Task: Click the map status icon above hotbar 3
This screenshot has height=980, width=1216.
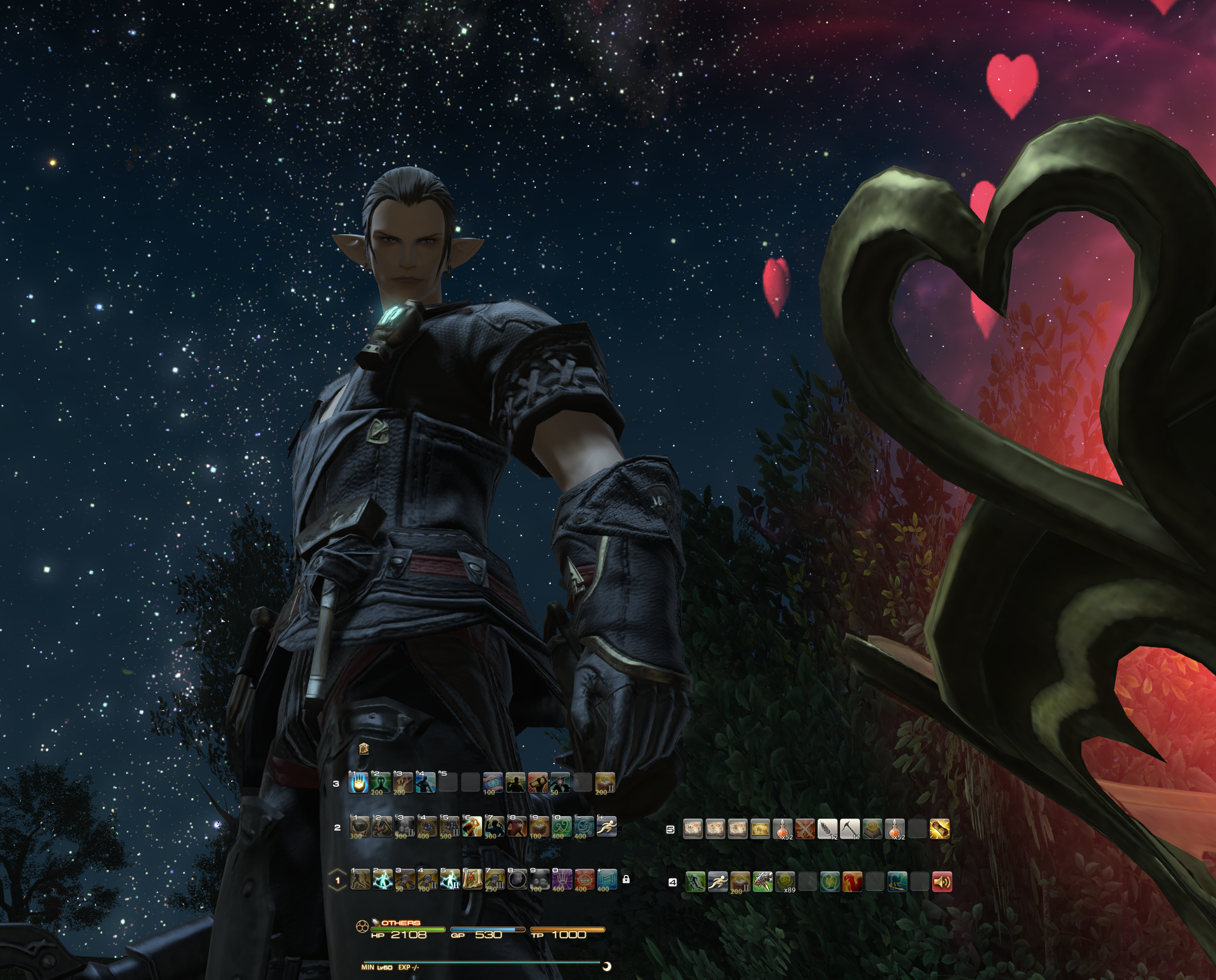Action: pos(364,749)
